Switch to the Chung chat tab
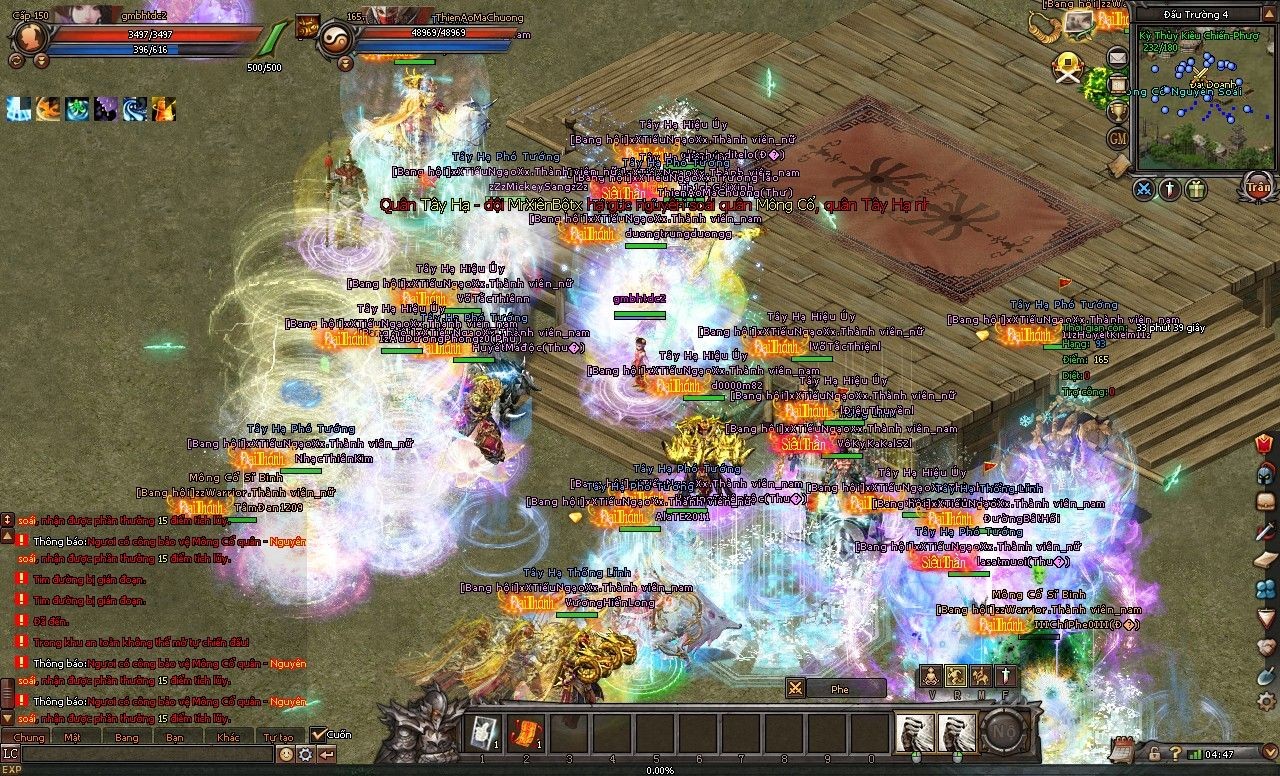The height and width of the screenshot is (776, 1280). 30,736
